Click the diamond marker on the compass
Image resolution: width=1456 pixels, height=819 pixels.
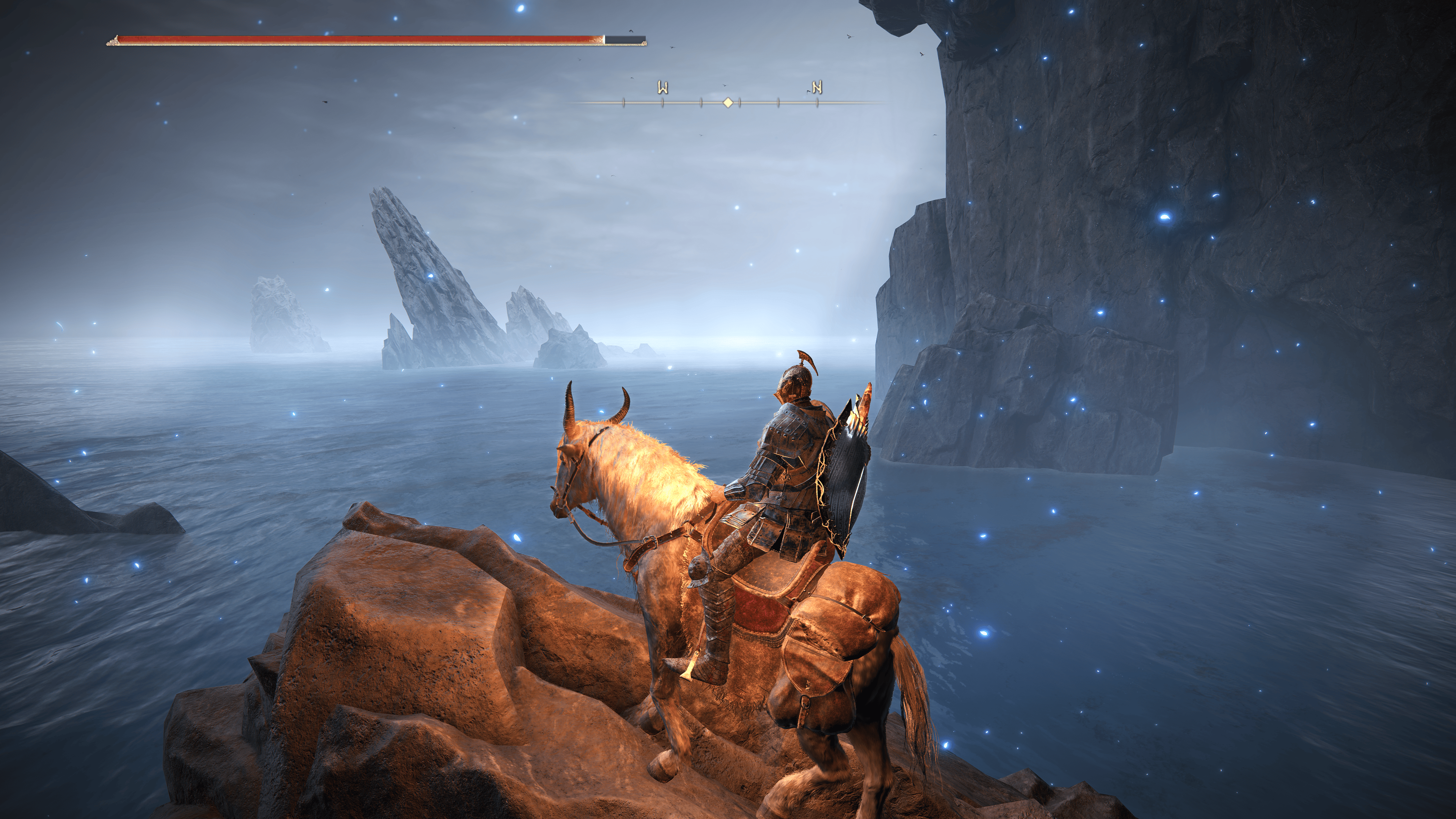(728, 102)
